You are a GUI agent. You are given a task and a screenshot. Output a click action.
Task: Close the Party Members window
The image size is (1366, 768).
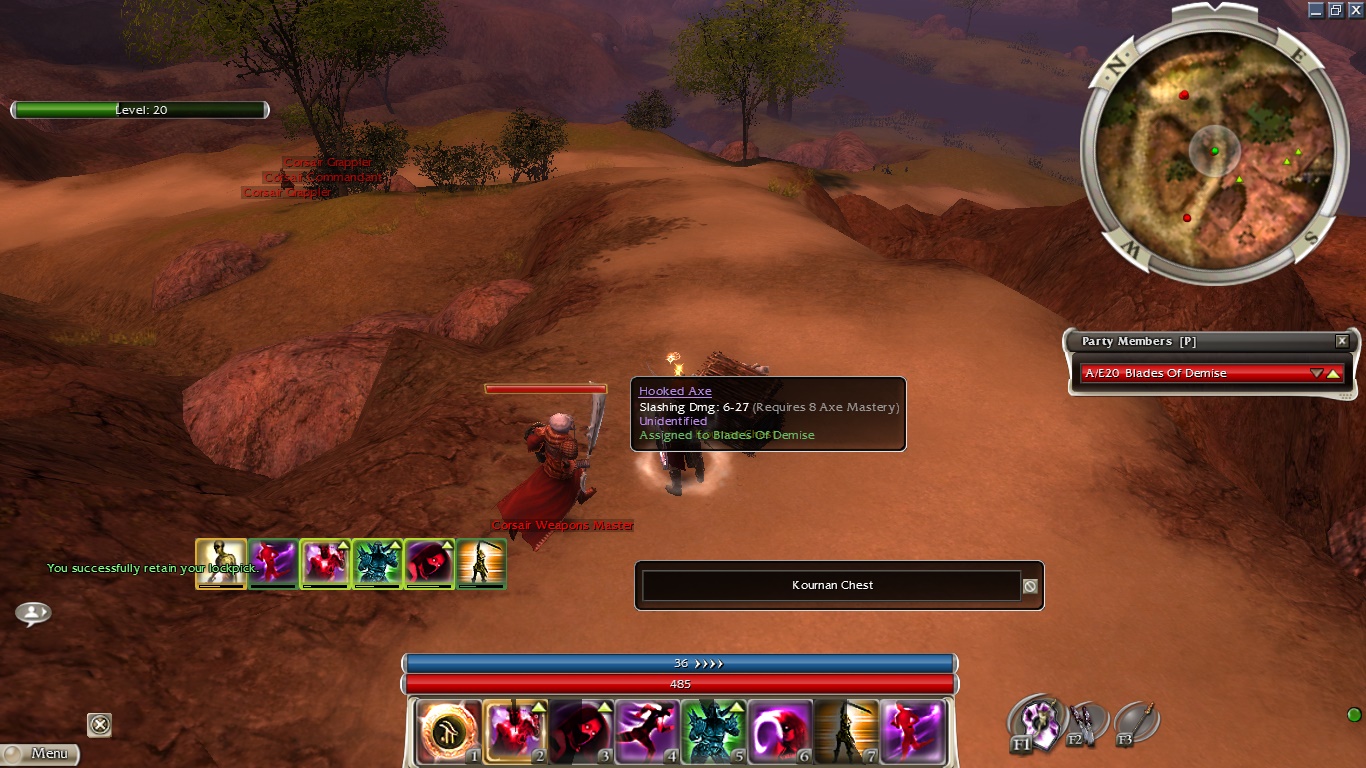coord(1342,341)
